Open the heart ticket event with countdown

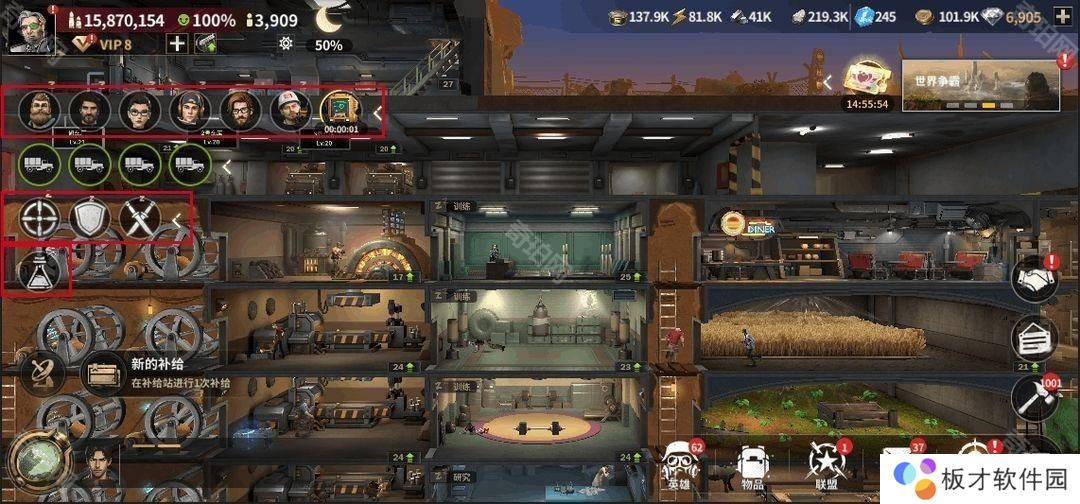coord(866,81)
